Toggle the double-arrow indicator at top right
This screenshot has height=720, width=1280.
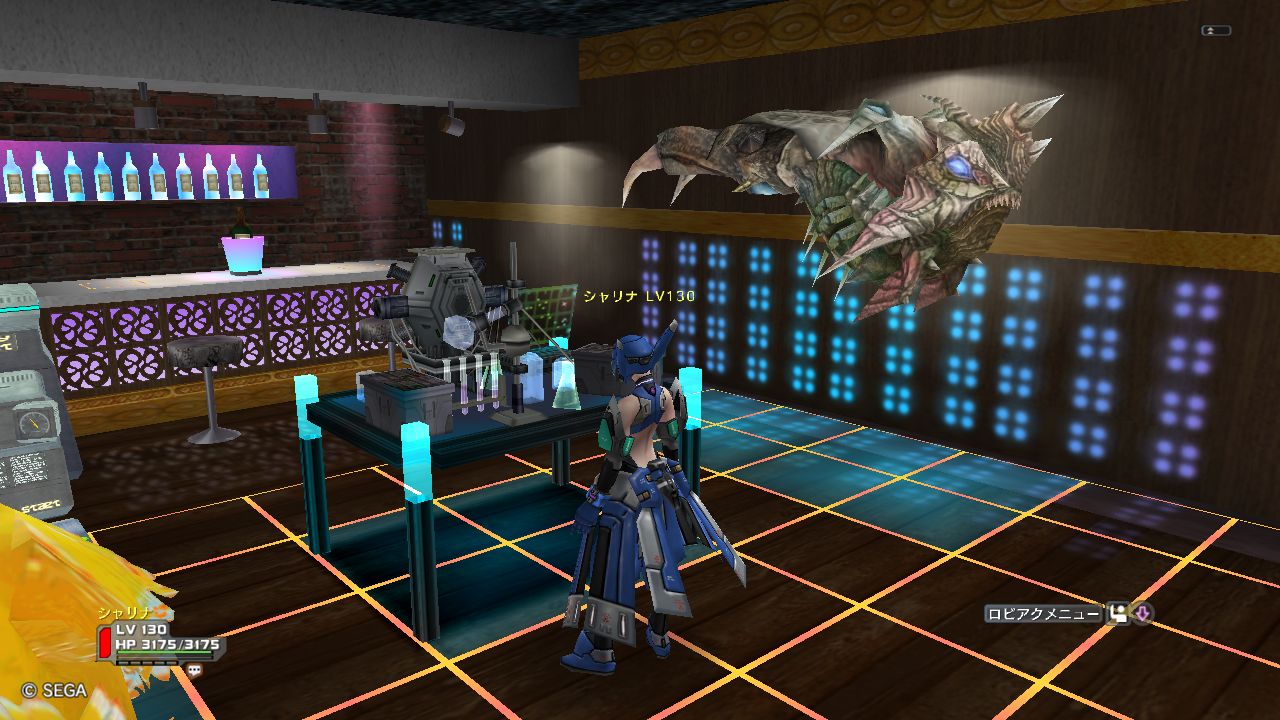click(1215, 31)
